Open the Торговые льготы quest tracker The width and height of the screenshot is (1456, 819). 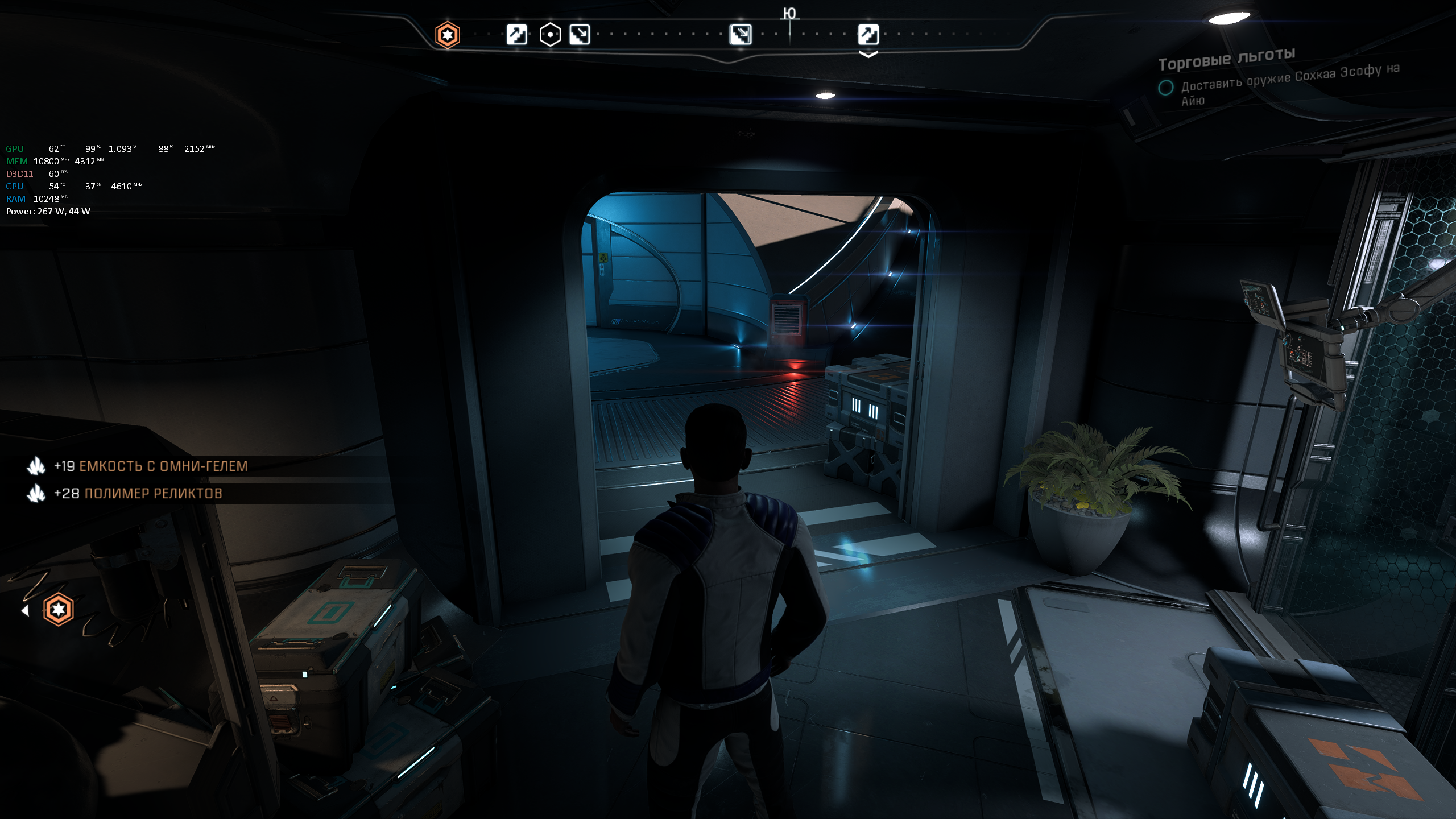pos(1227,59)
